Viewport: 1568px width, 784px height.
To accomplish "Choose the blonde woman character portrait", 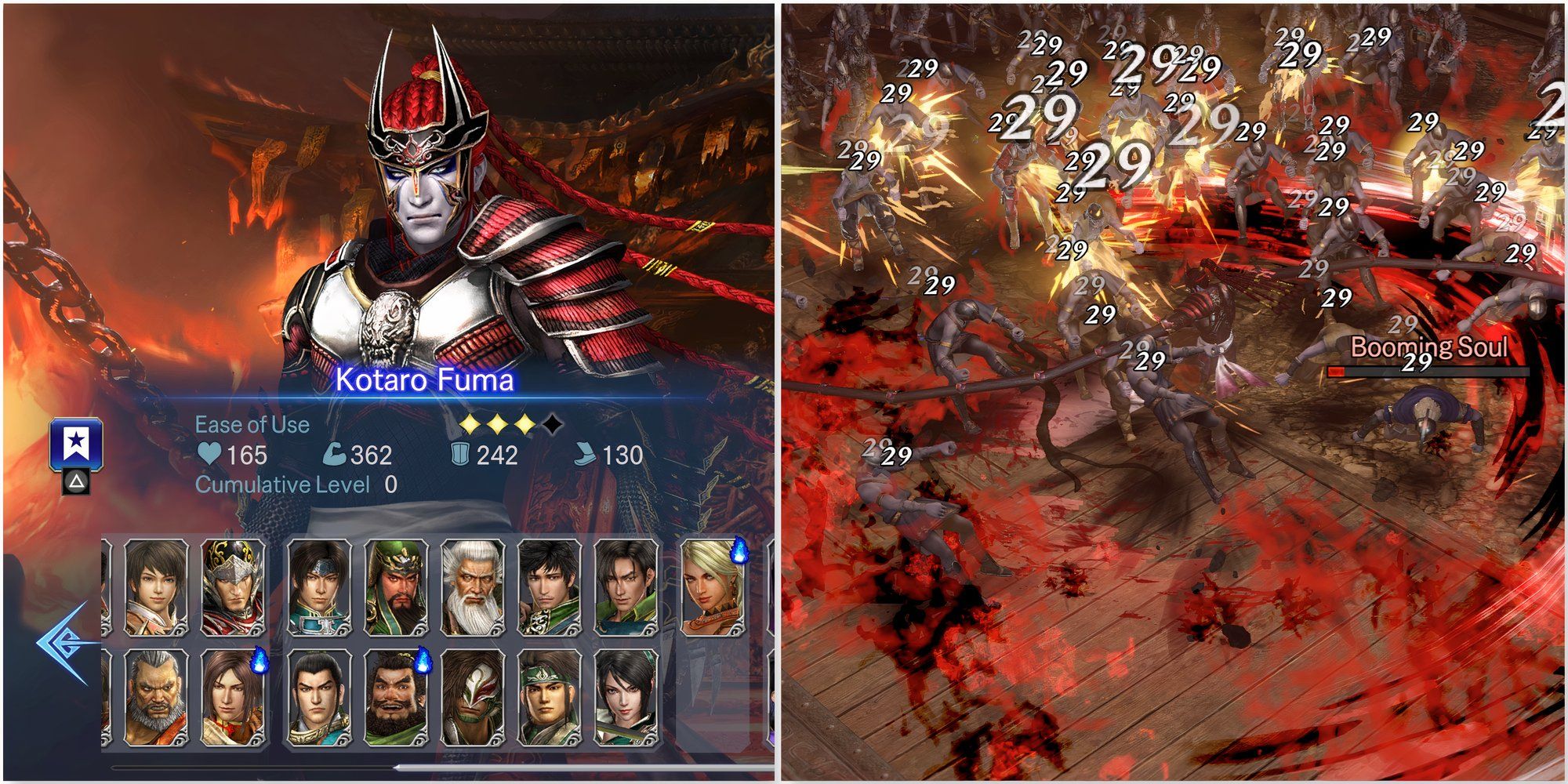I will point(711,586).
